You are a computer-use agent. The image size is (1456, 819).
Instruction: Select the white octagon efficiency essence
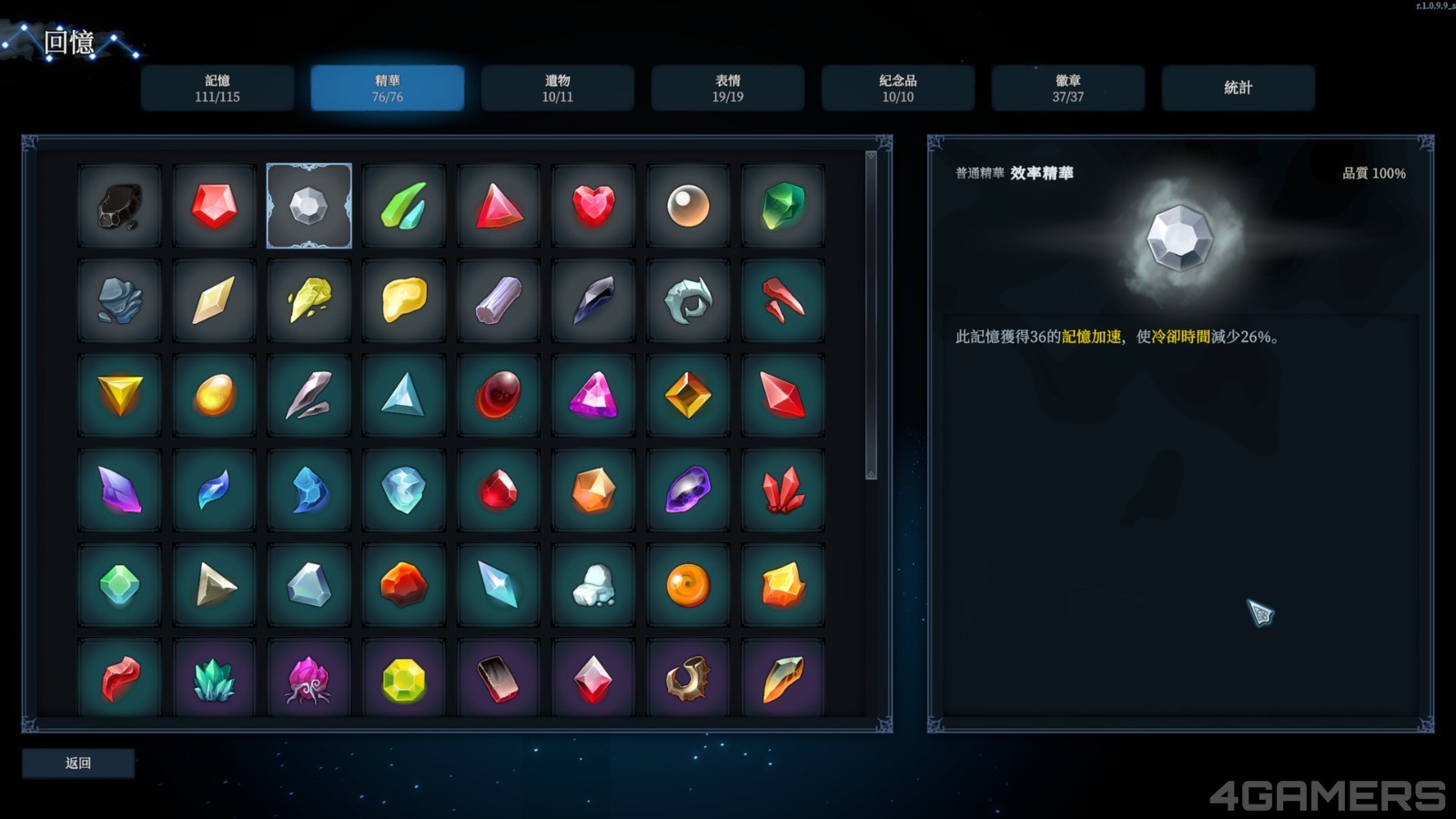[x=309, y=207]
